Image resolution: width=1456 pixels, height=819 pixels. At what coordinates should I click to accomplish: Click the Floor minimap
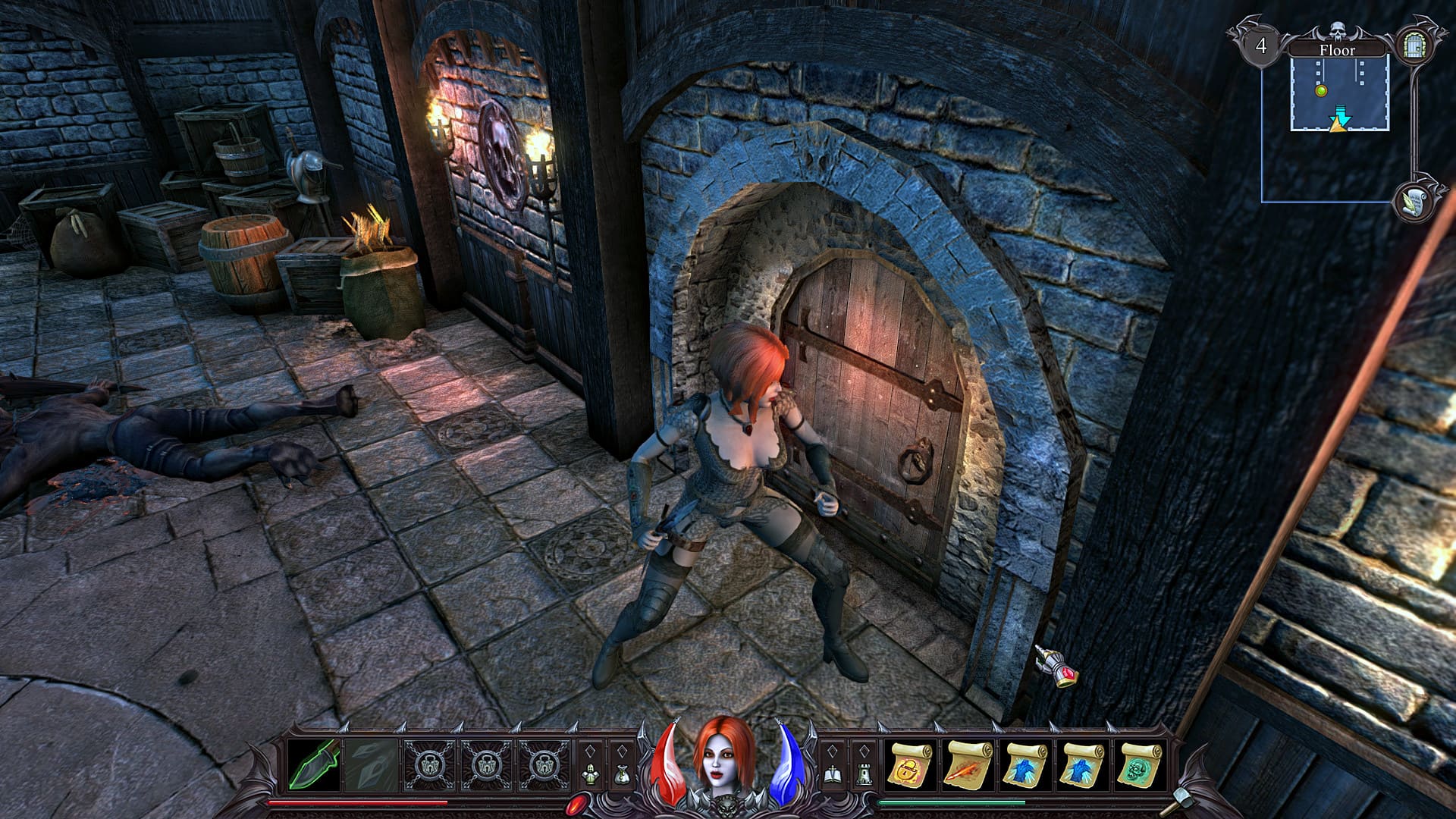click(x=1339, y=94)
